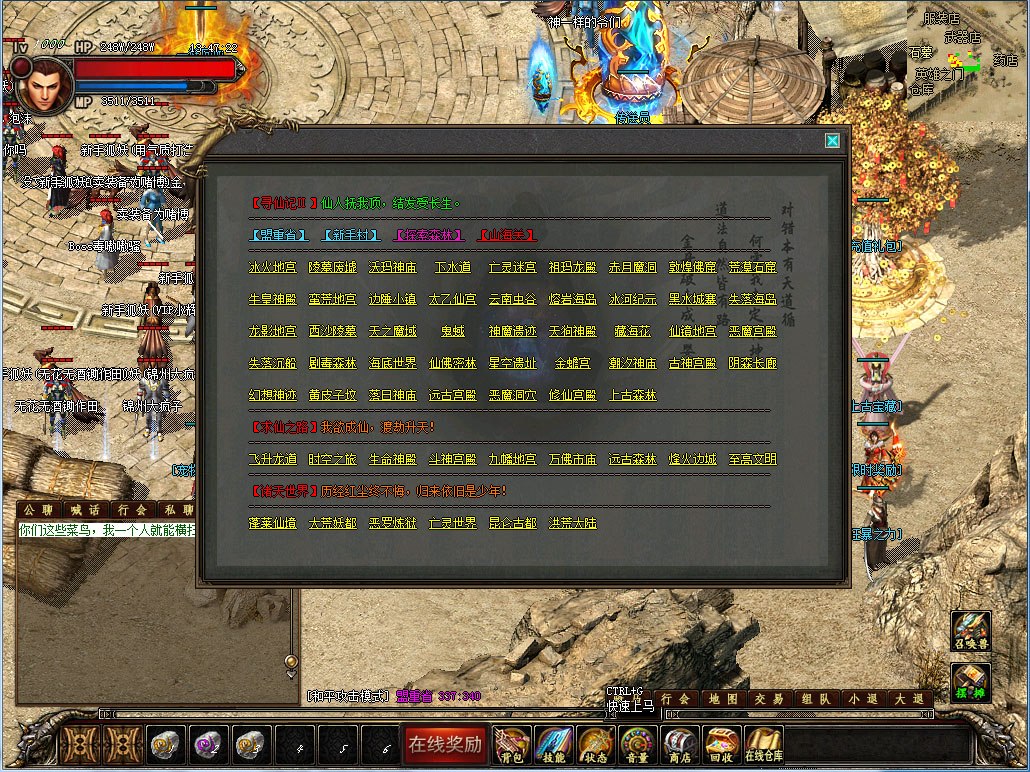Teleport to 盟重省
The image size is (1030, 772).
[278, 235]
